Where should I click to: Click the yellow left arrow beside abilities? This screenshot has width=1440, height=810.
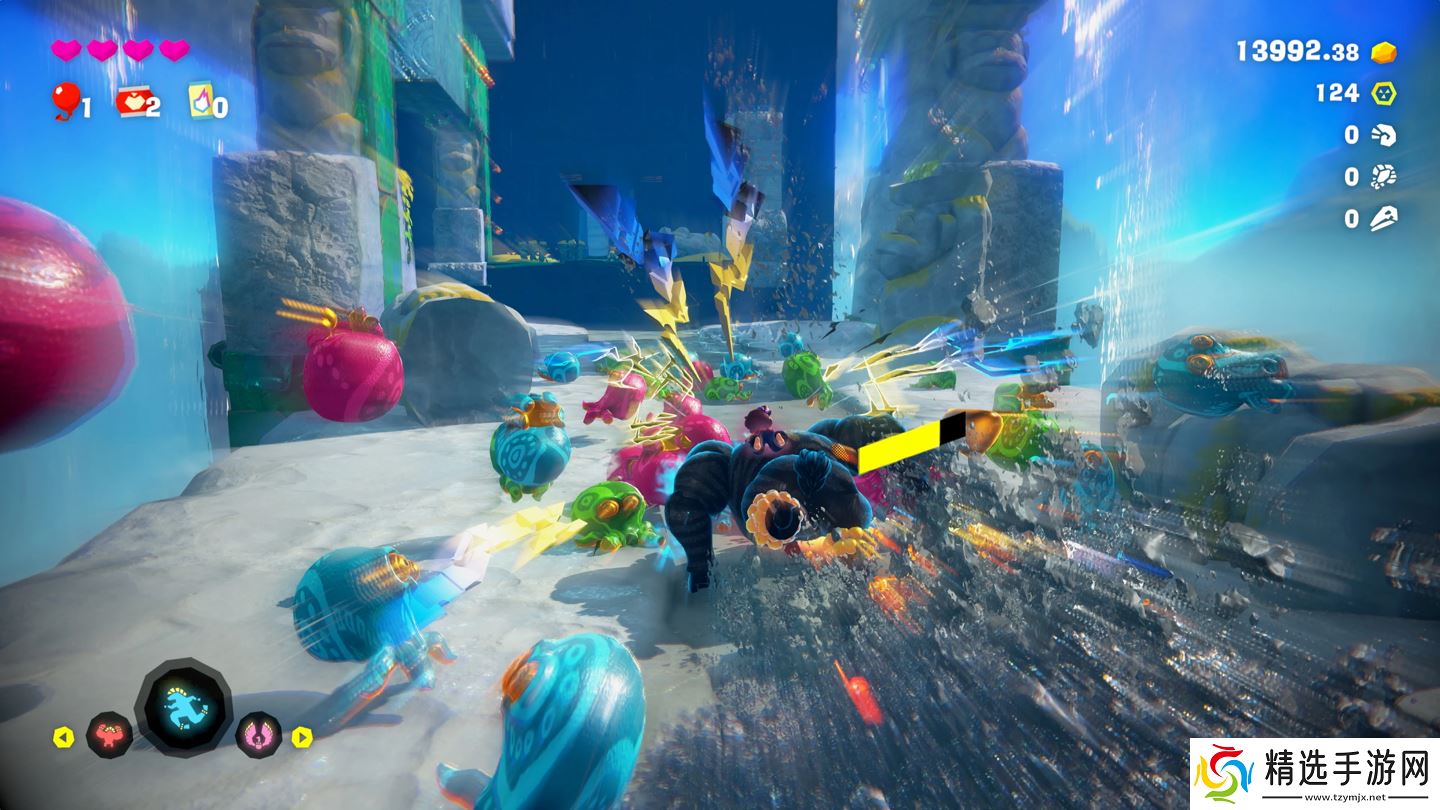63,738
